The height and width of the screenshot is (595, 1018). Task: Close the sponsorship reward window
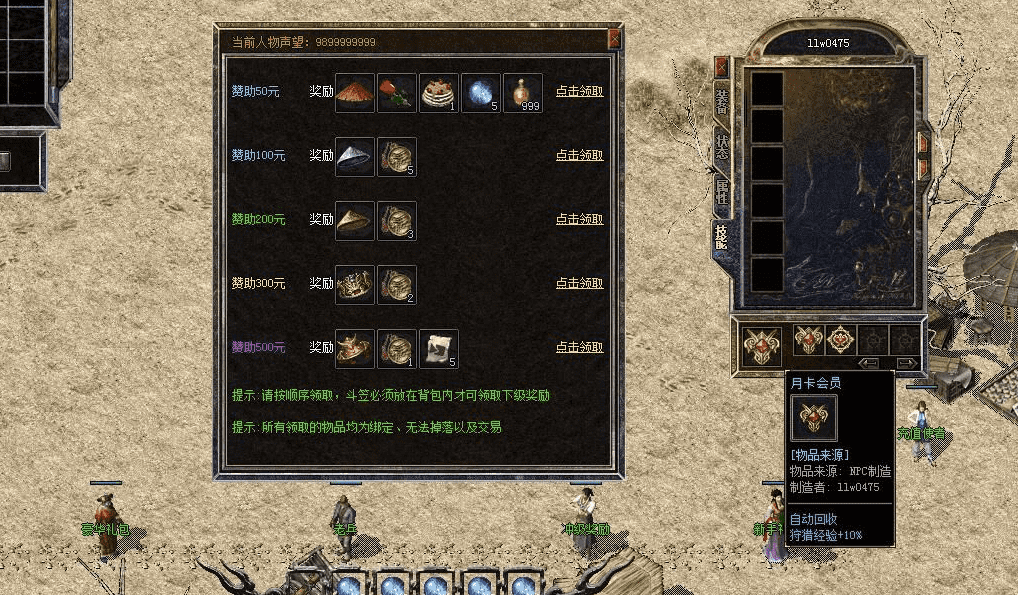tap(615, 40)
